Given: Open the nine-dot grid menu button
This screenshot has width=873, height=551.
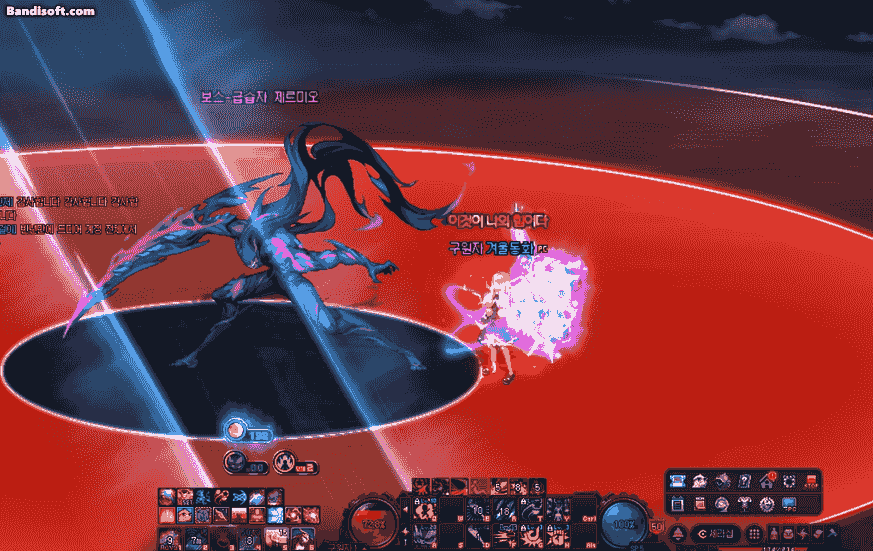Looking at the screenshot, I should 754,533.
